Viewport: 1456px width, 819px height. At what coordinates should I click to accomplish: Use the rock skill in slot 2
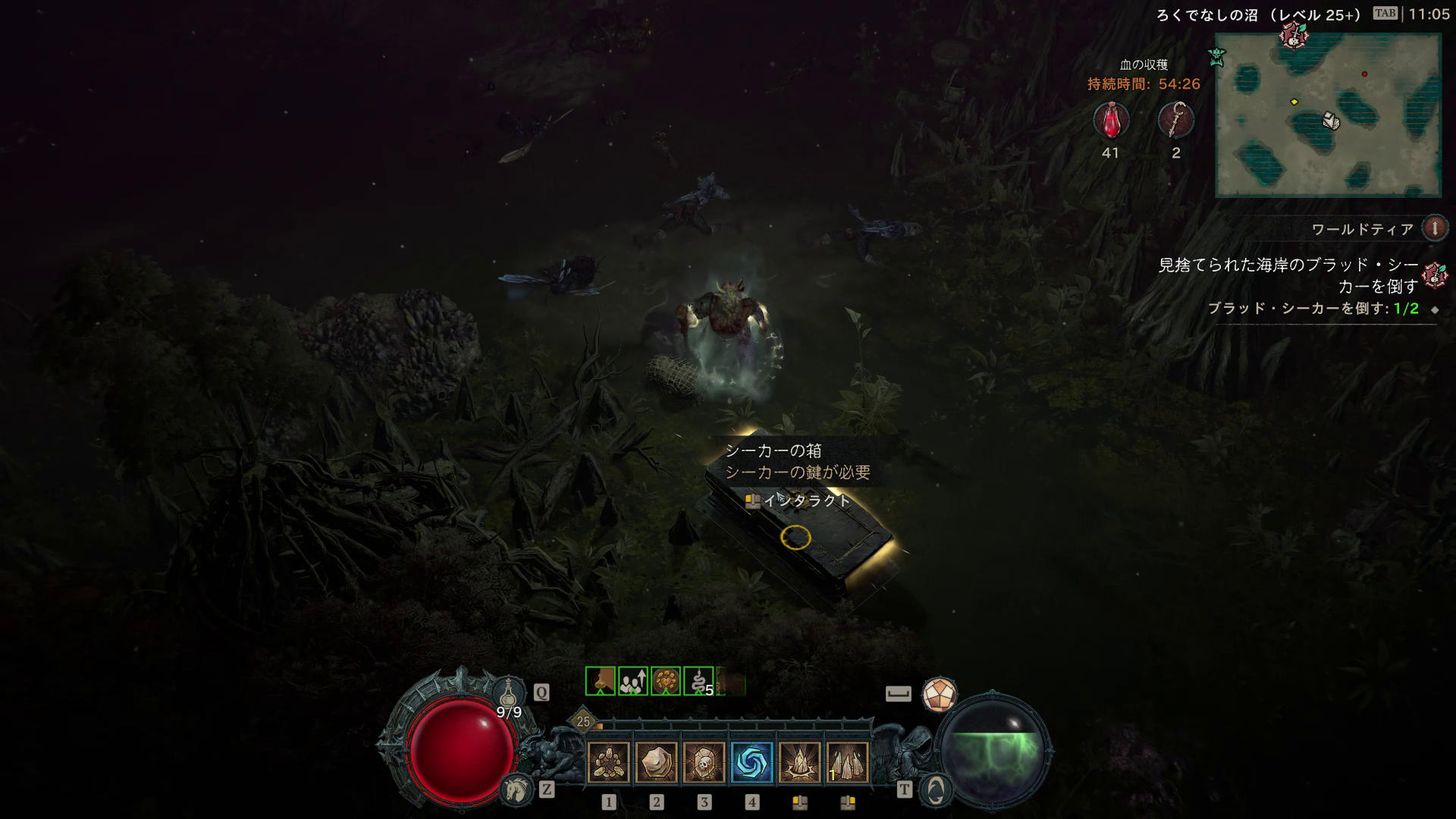pyautogui.click(x=656, y=762)
